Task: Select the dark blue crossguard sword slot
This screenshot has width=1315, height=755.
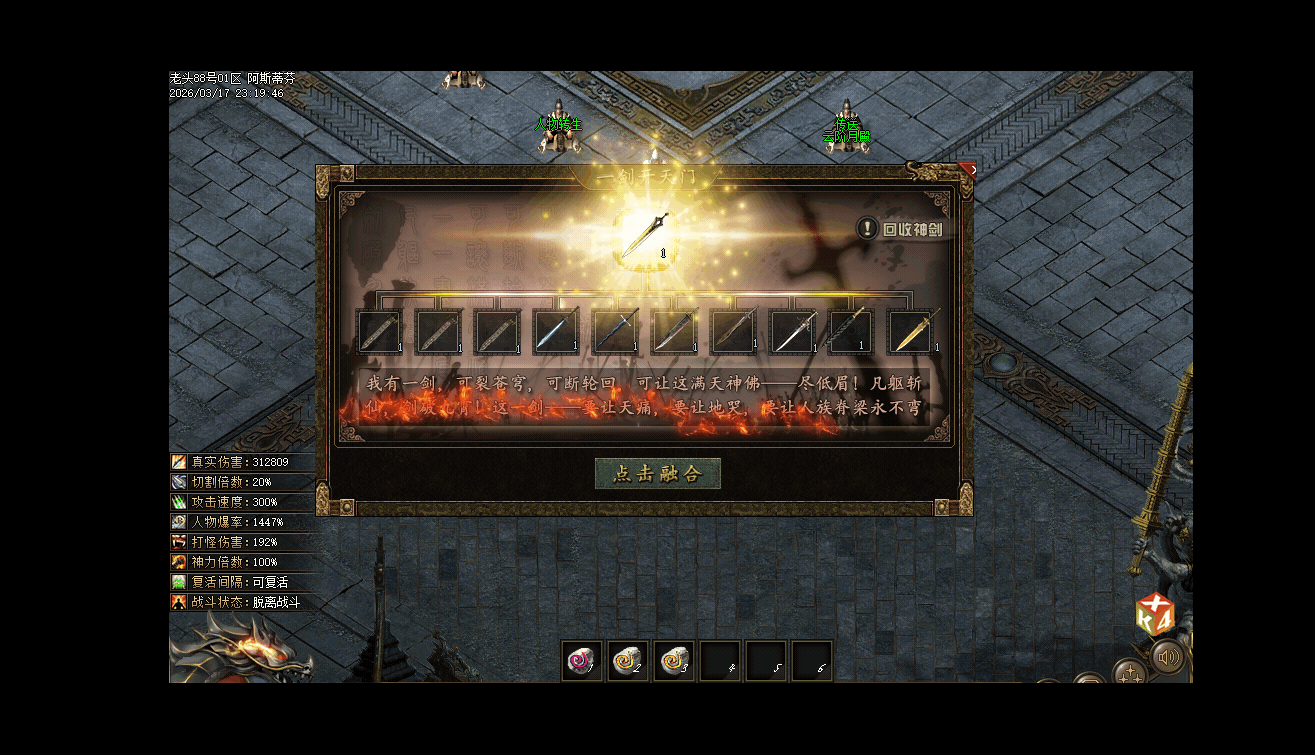Action: coord(616,331)
